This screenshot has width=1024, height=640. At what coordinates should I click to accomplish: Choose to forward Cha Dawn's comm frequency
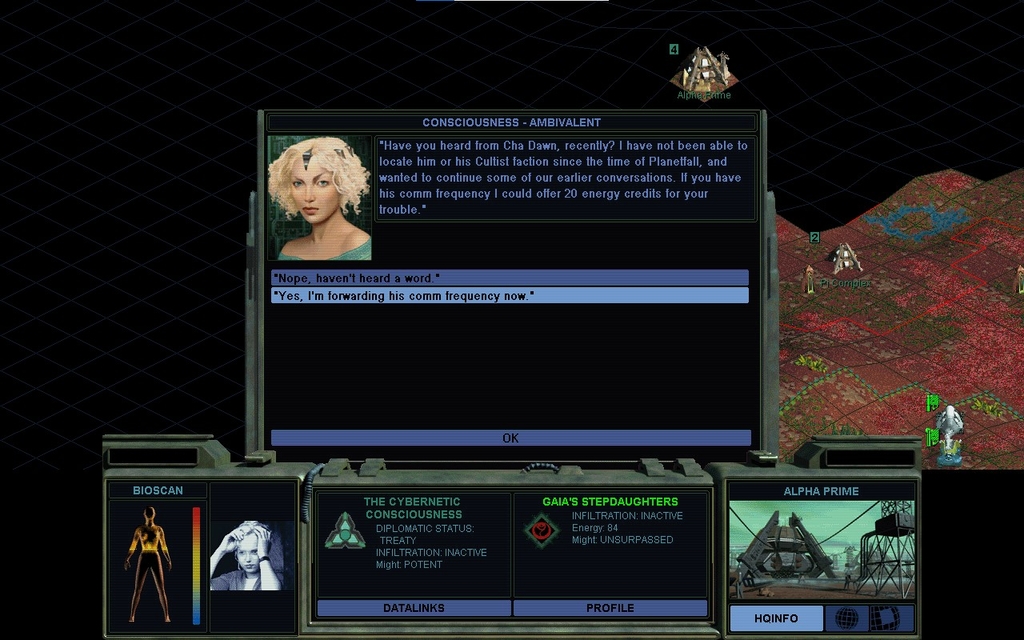[509, 295]
